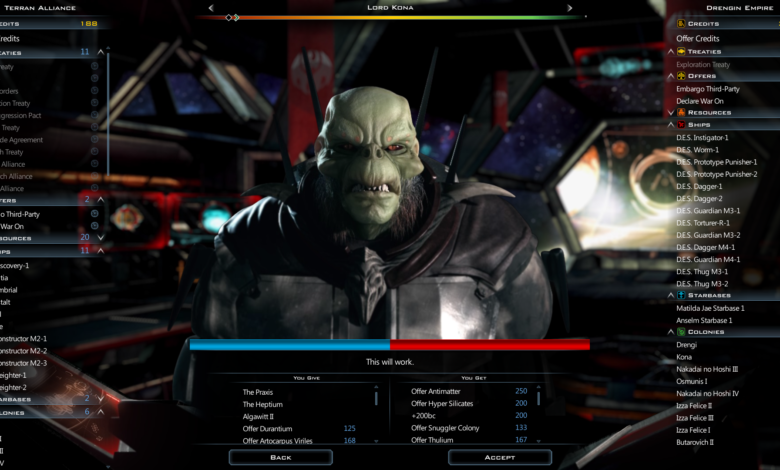Image resolution: width=780 pixels, height=470 pixels.
Task: Choose Embargo Third-Party offer
Action: pyautogui.click(x=708, y=88)
